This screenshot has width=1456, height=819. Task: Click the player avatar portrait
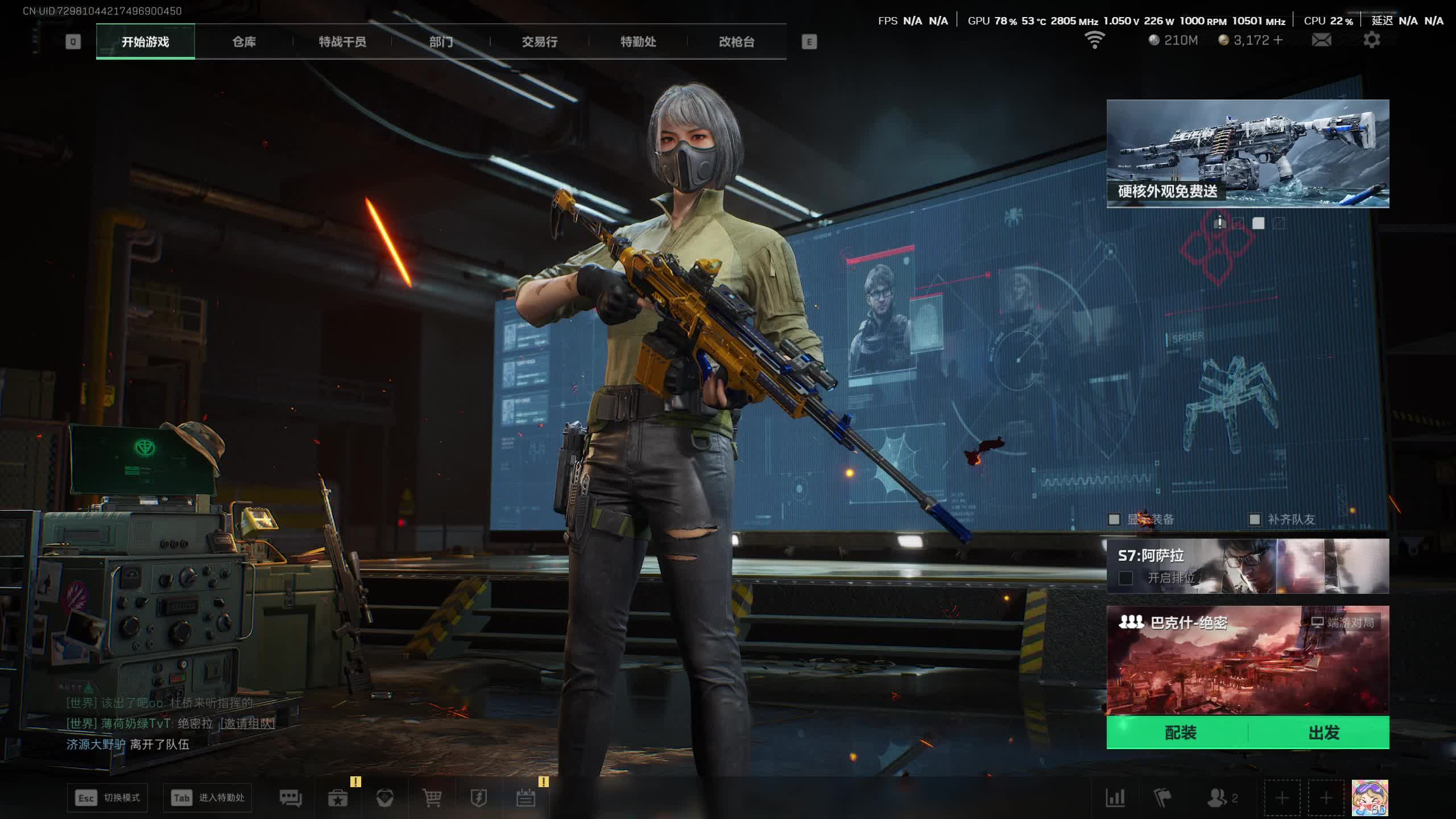click(x=1370, y=797)
